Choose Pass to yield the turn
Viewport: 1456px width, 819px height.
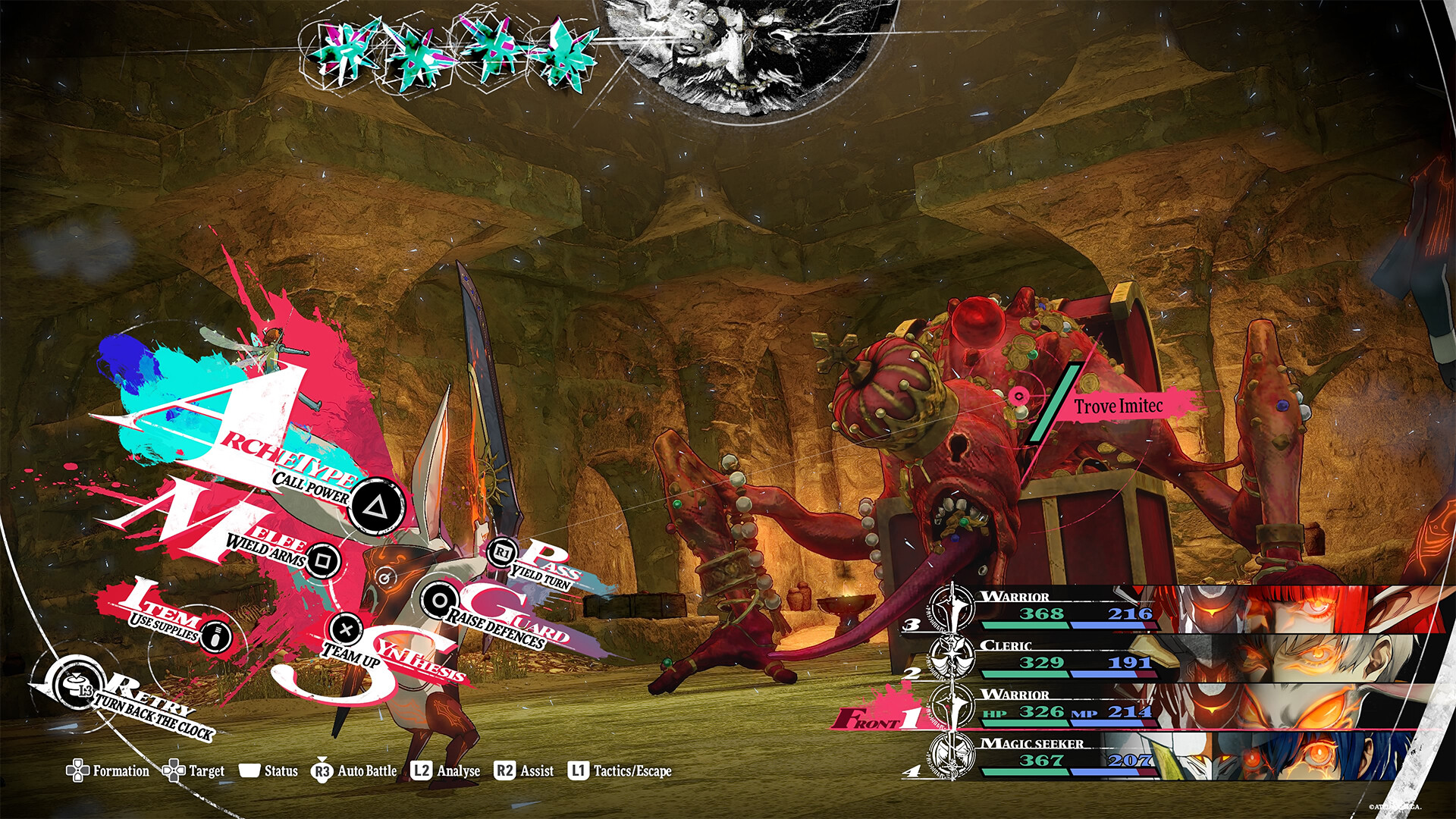point(503,554)
